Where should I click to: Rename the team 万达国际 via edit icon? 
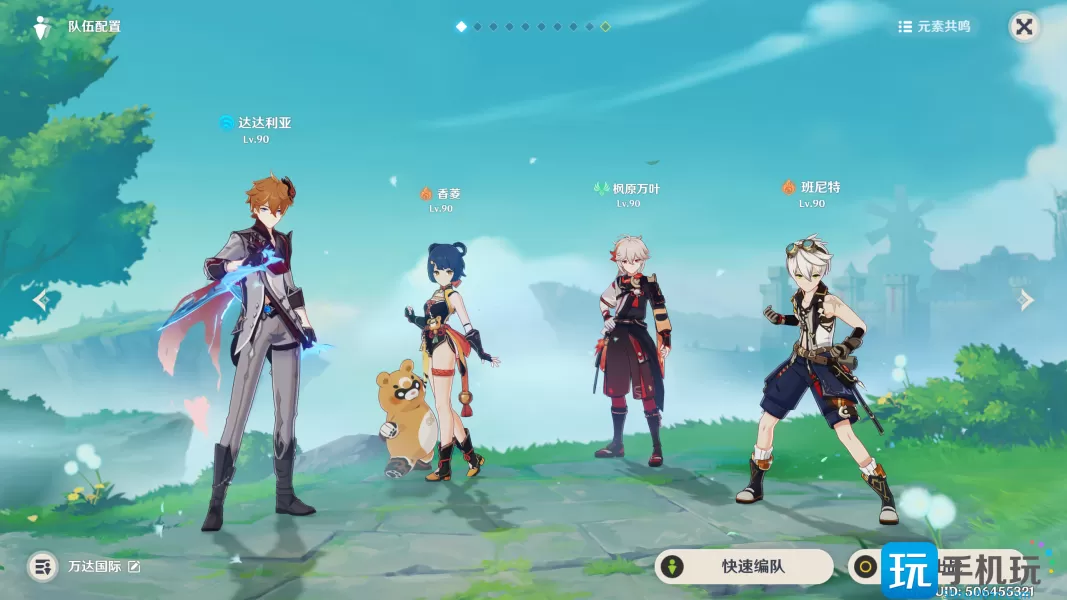134,567
